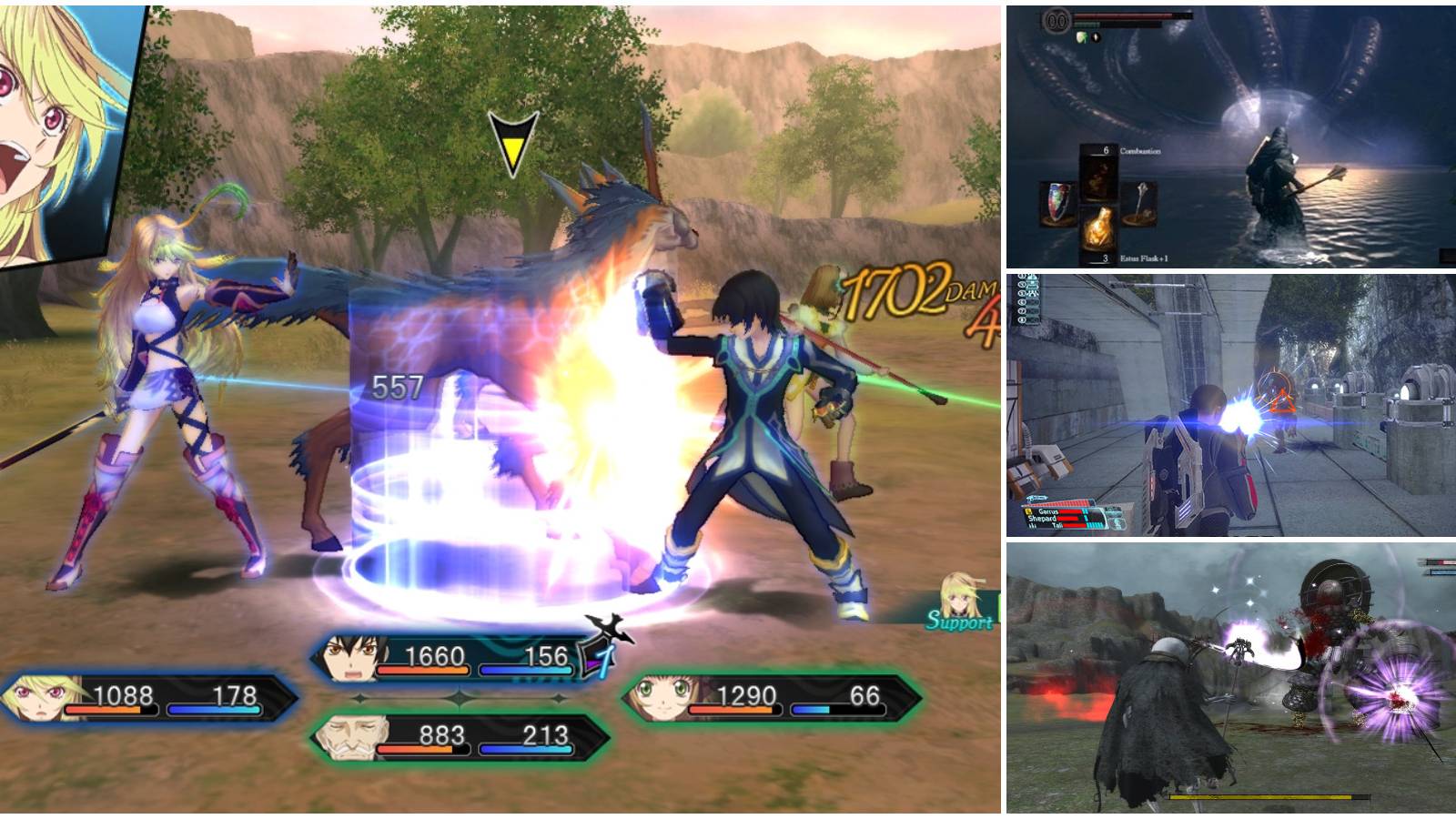
Task: Click the 1702 damage counter text
Action: [x=896, y=291]
